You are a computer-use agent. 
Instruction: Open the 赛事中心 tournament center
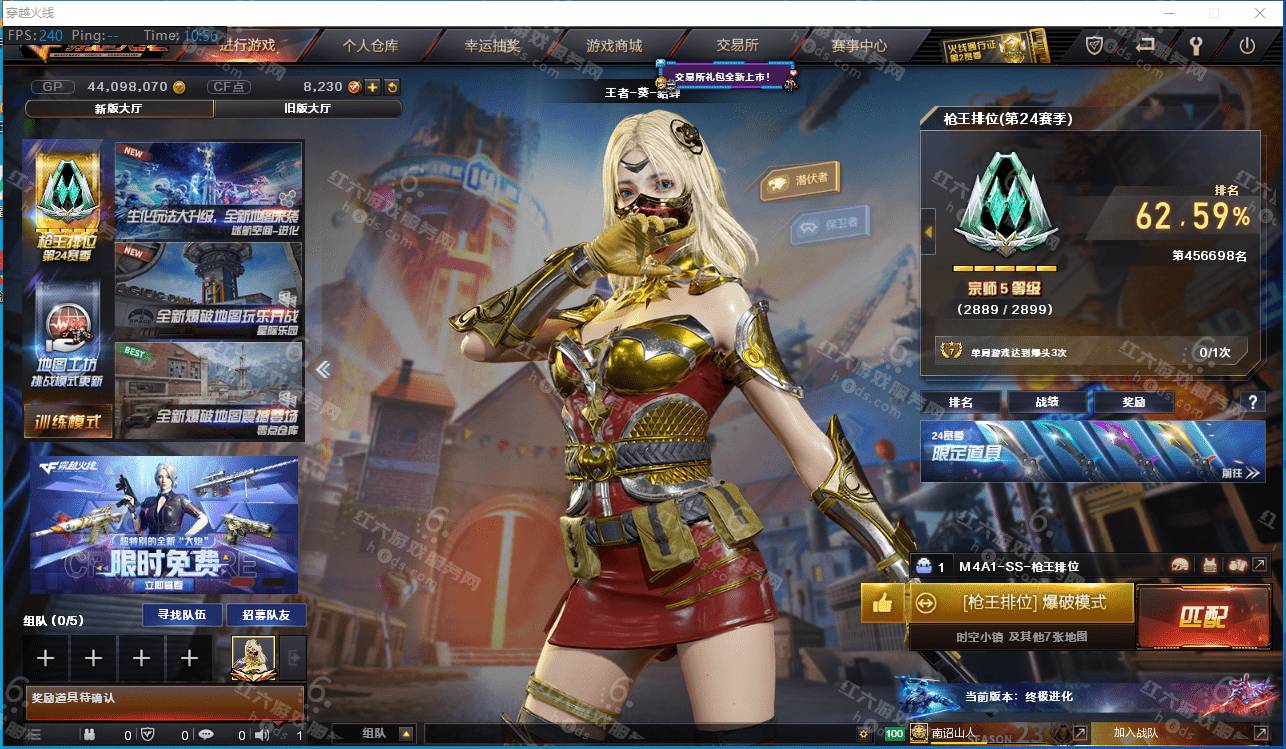pos(859,45)
